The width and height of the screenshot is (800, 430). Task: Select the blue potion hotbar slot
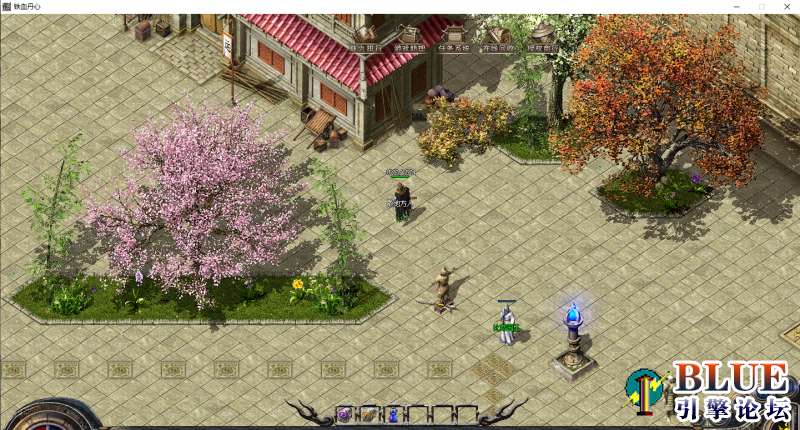(x=393, y=414)
